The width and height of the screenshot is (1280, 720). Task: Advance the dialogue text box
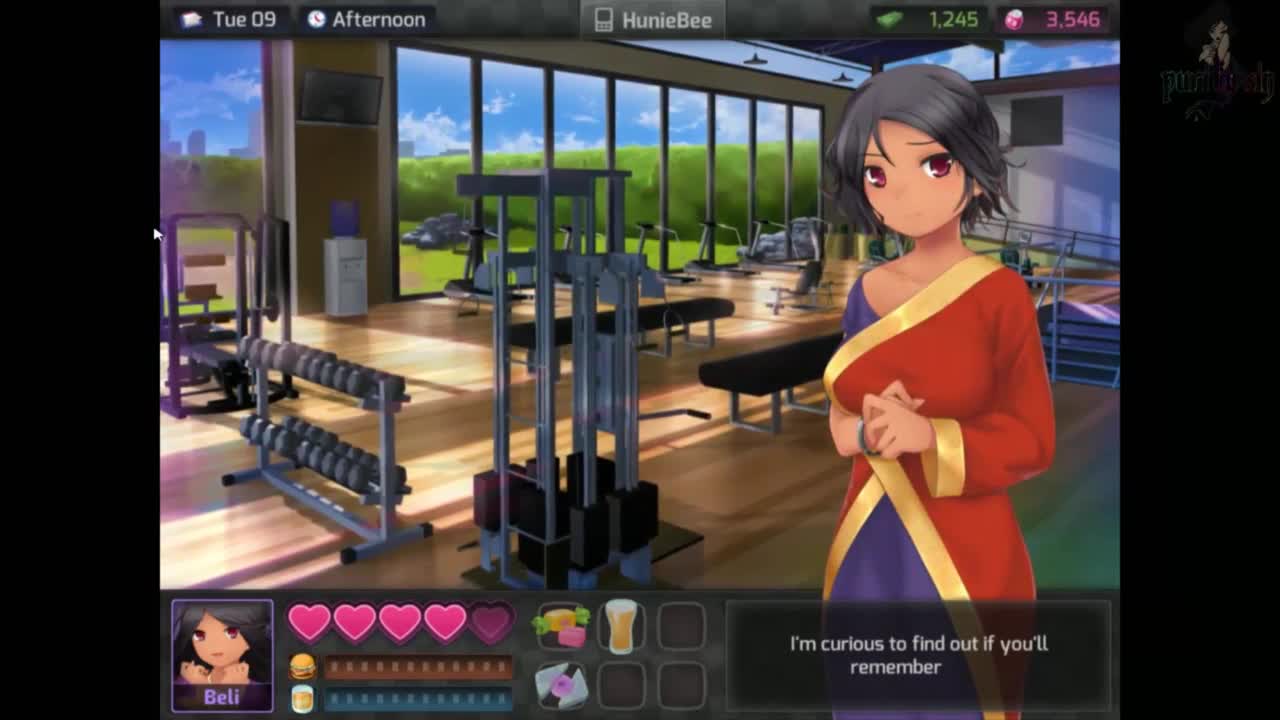(x=917, y=655)
